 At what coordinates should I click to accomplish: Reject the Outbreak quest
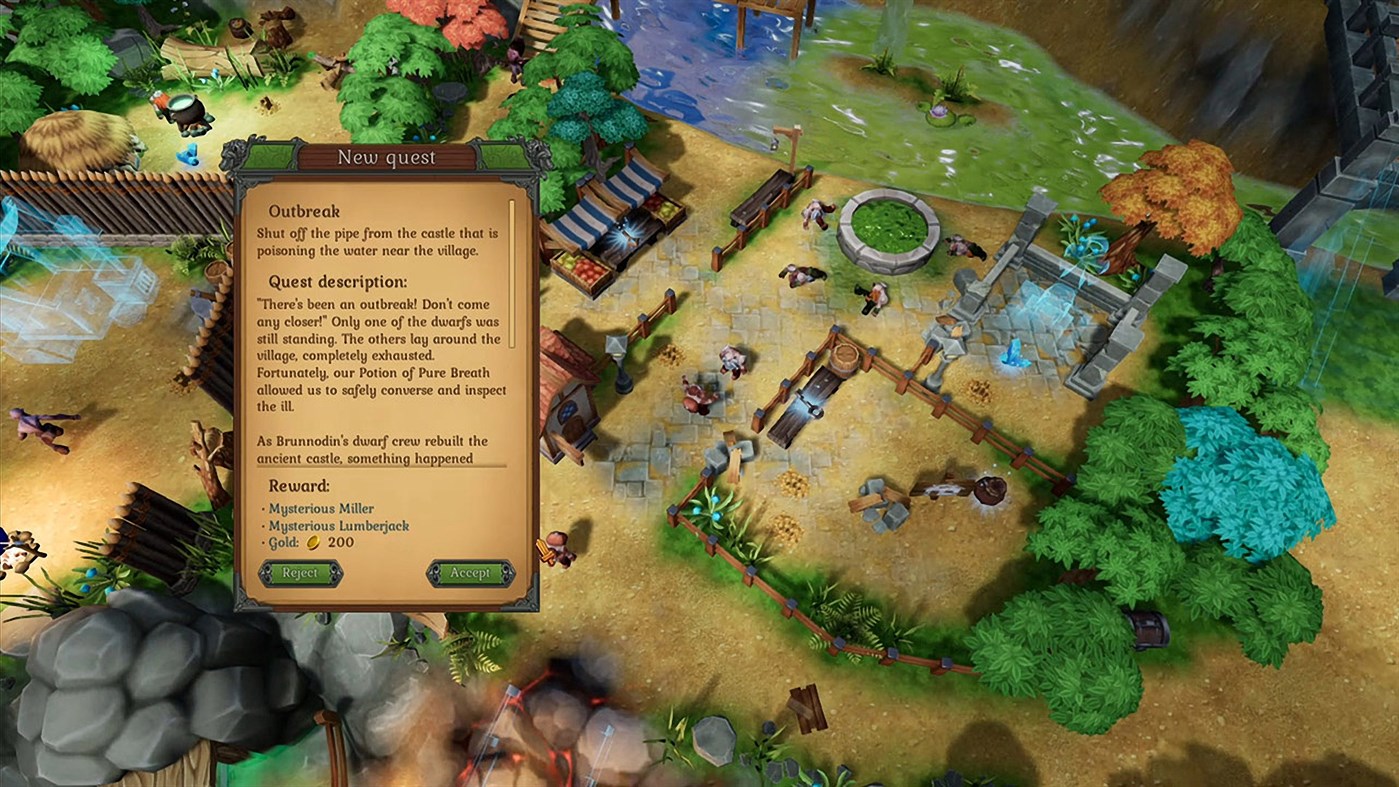tap(299, 572)
